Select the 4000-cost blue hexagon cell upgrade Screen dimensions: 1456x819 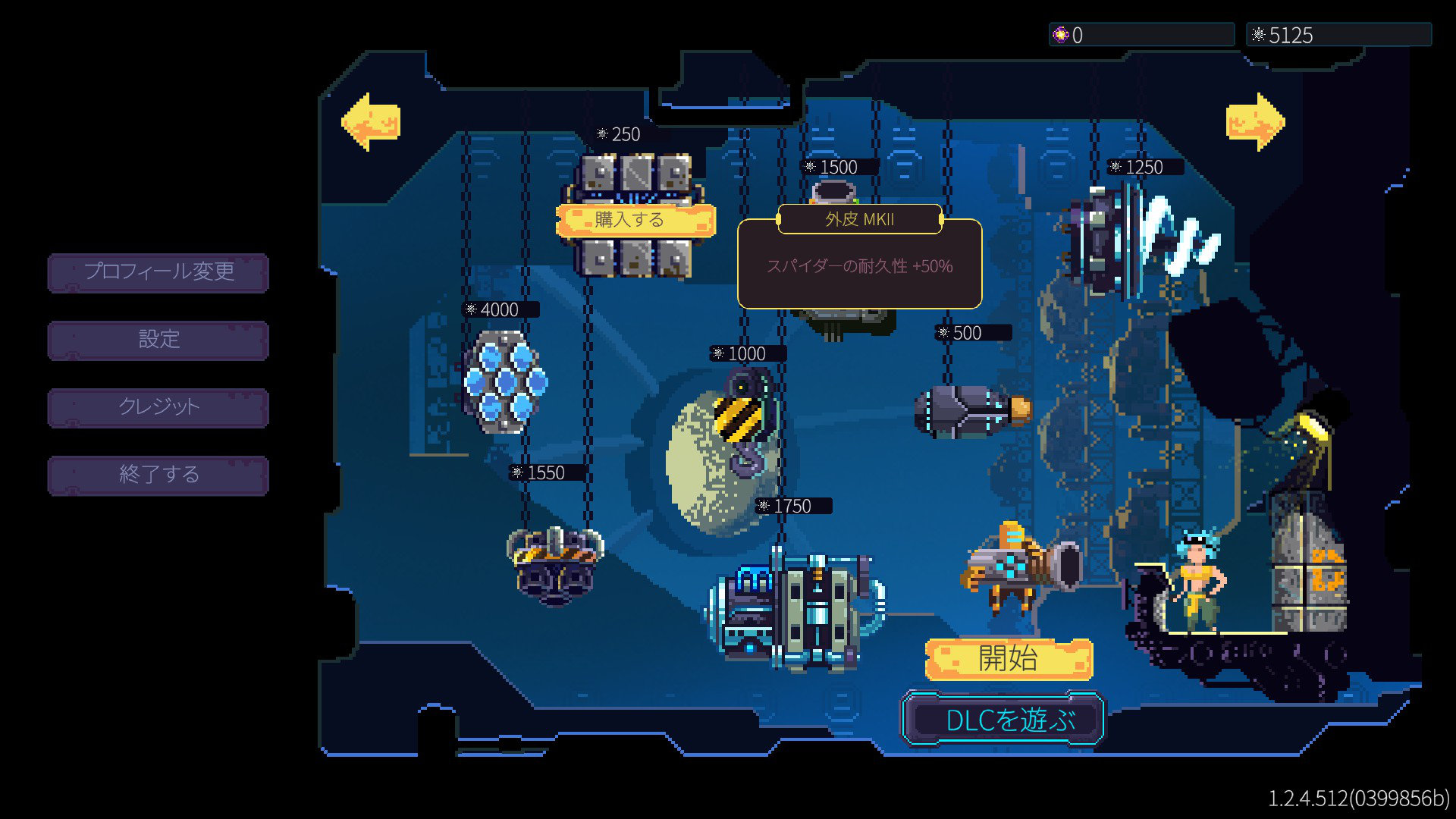click(505, 381)
